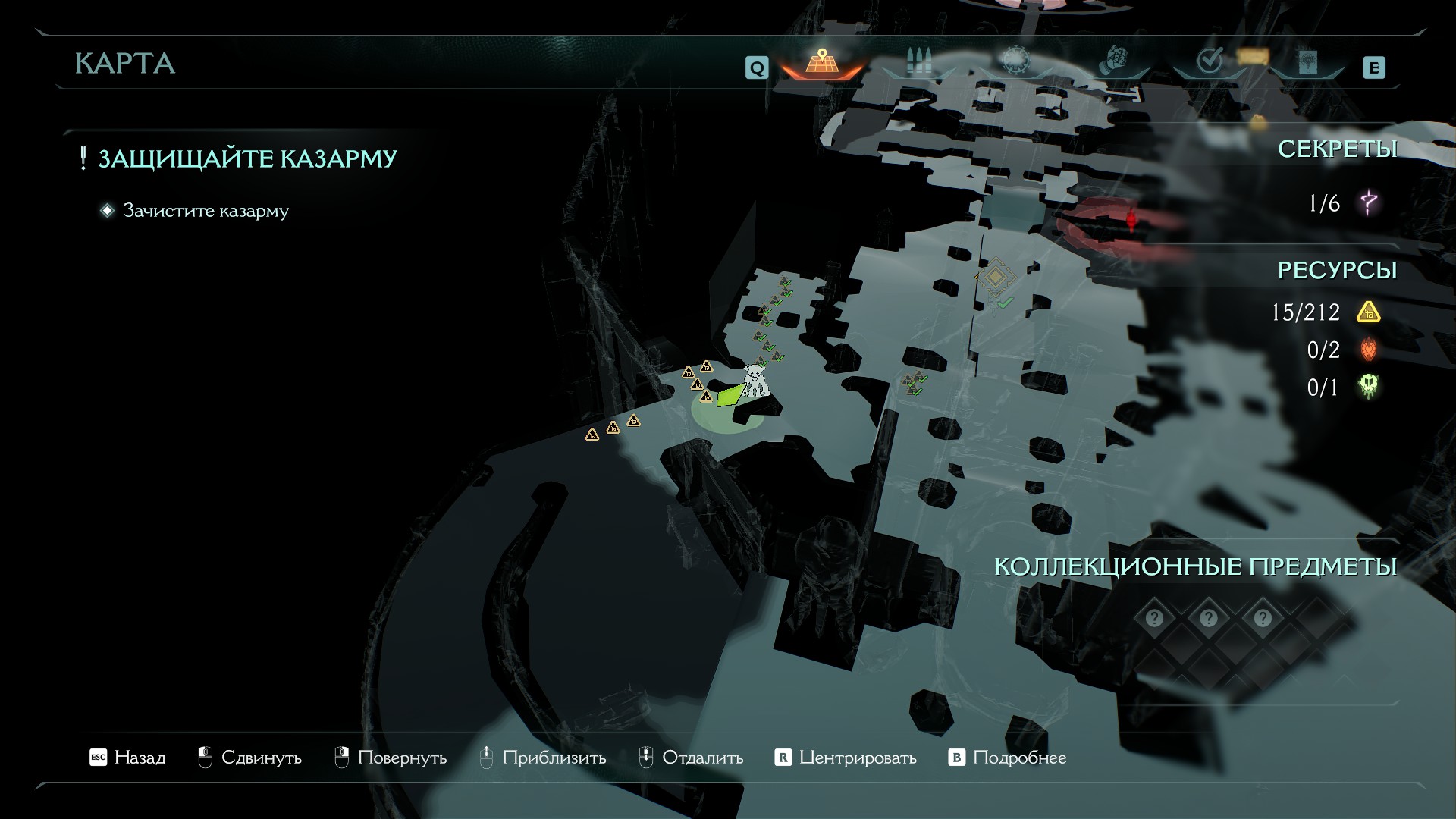
Task: Open the circular shield saw tab
Action: (x=1015, y=61)
